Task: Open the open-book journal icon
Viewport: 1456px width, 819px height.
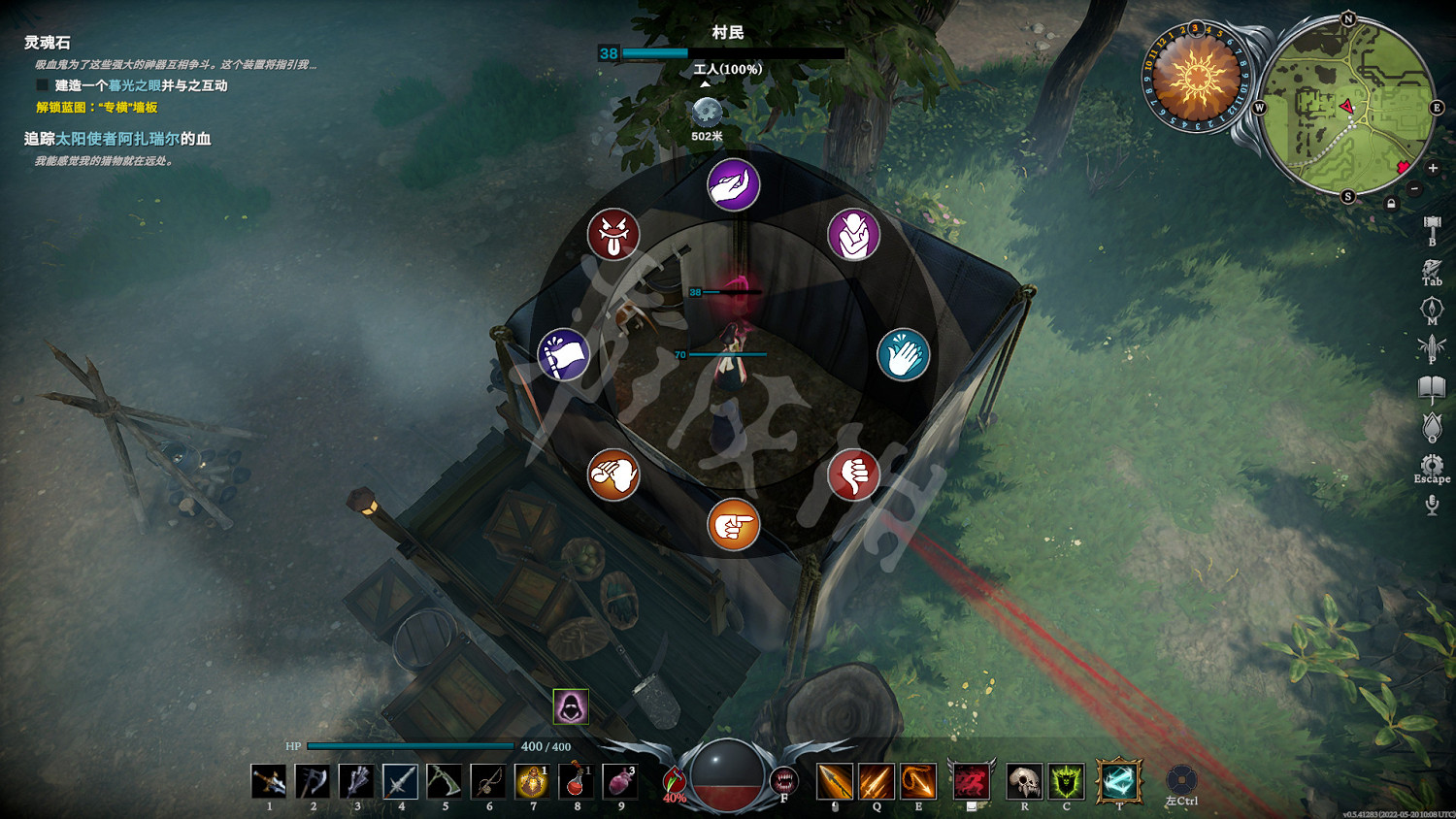Action: point(1432,389)
